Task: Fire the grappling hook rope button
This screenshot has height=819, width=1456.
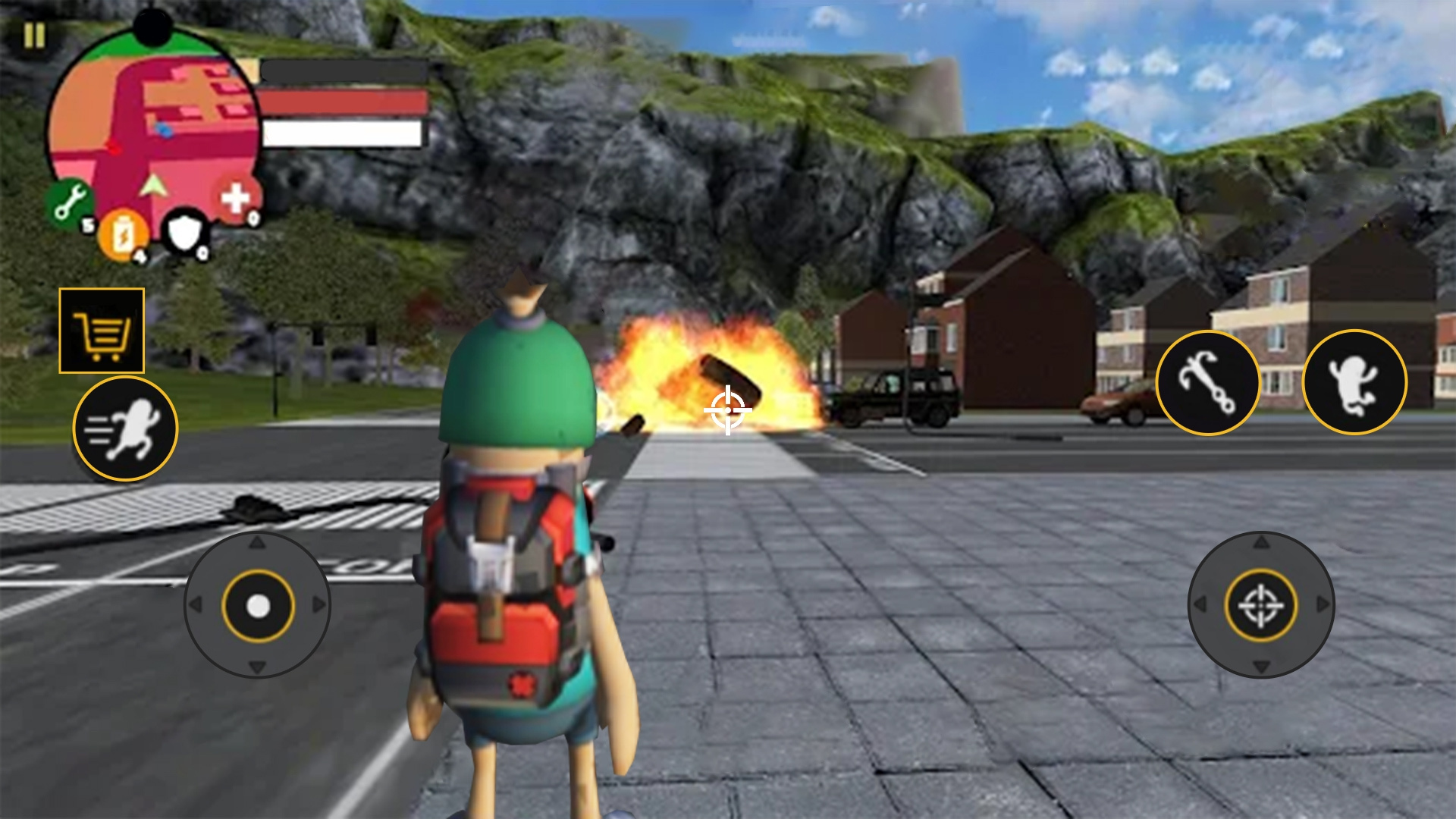Action: pos(1207,383)
